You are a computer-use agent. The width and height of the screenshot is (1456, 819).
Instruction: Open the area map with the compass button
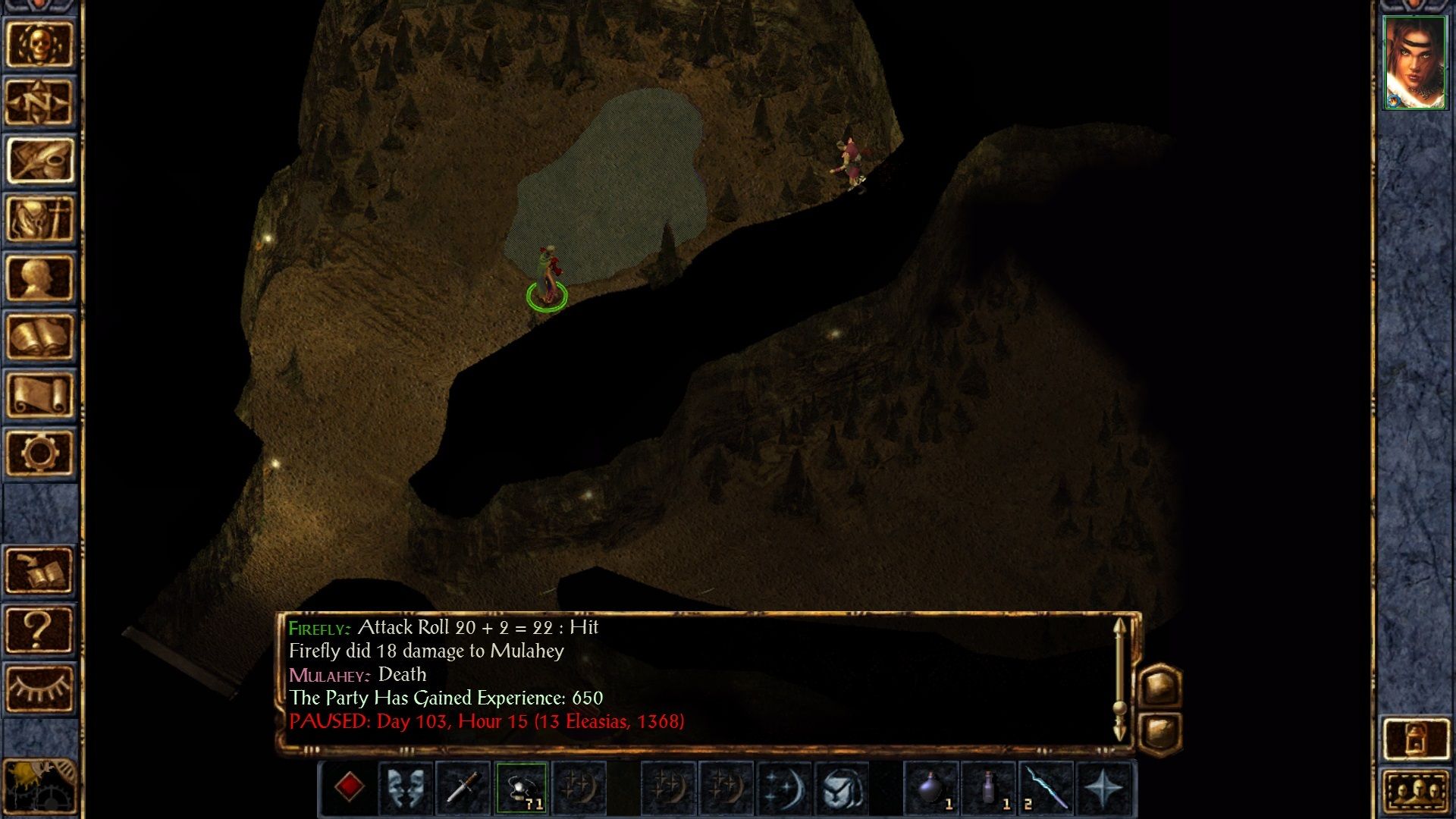[x=39, y=102]
